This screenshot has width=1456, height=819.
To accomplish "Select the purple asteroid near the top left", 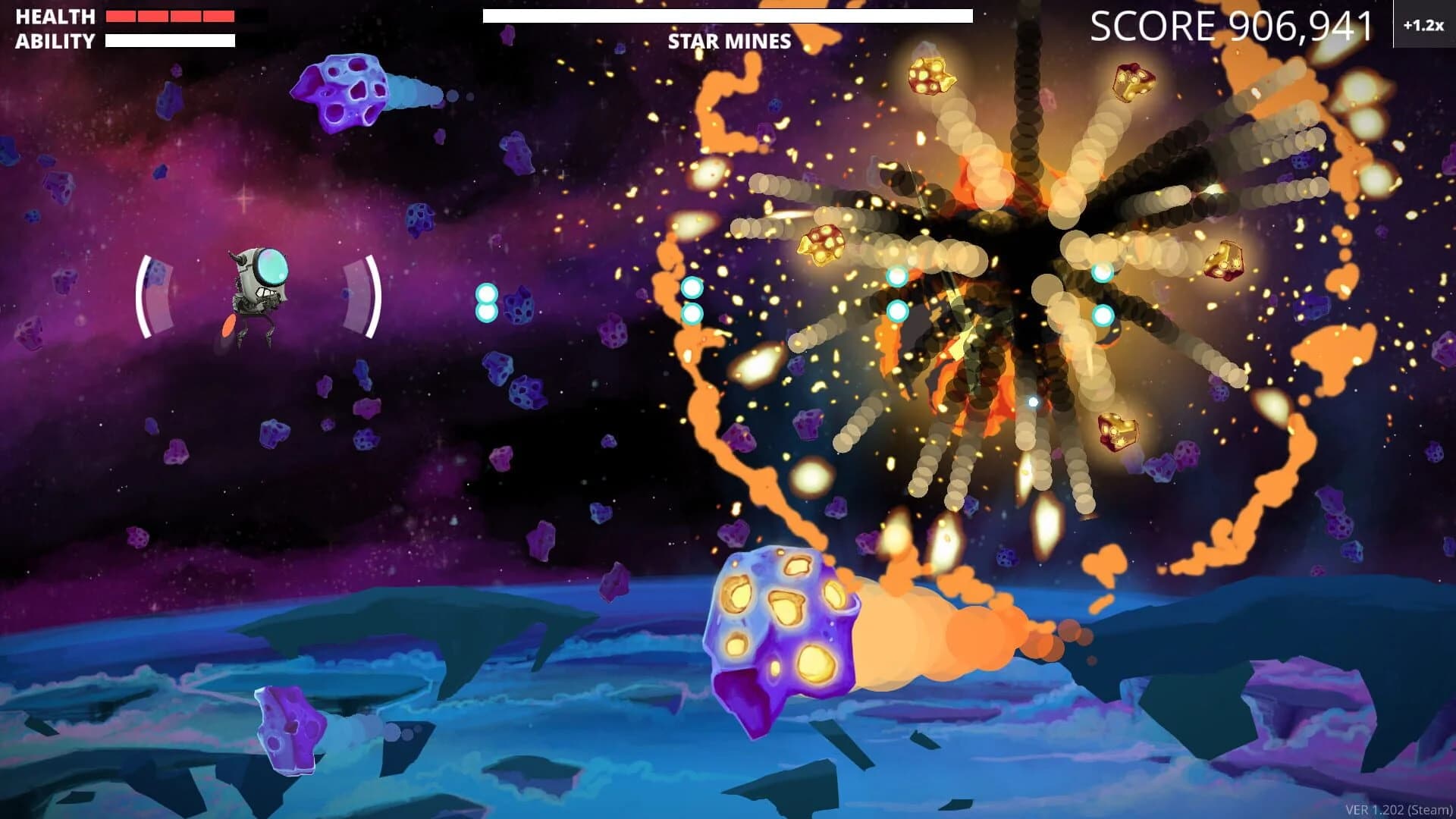I will (x=345, y=91).
